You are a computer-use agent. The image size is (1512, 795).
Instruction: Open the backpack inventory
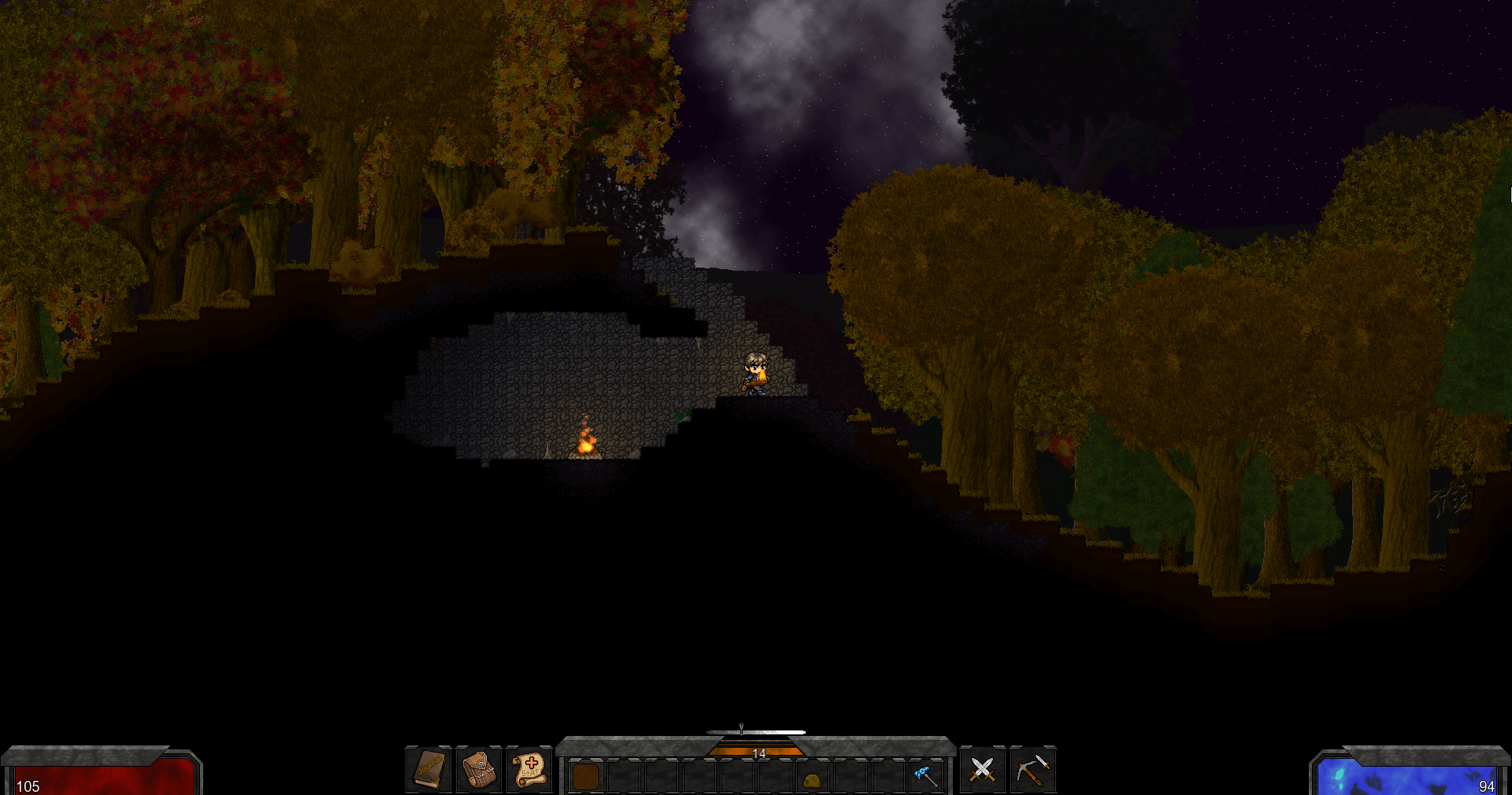479,768
